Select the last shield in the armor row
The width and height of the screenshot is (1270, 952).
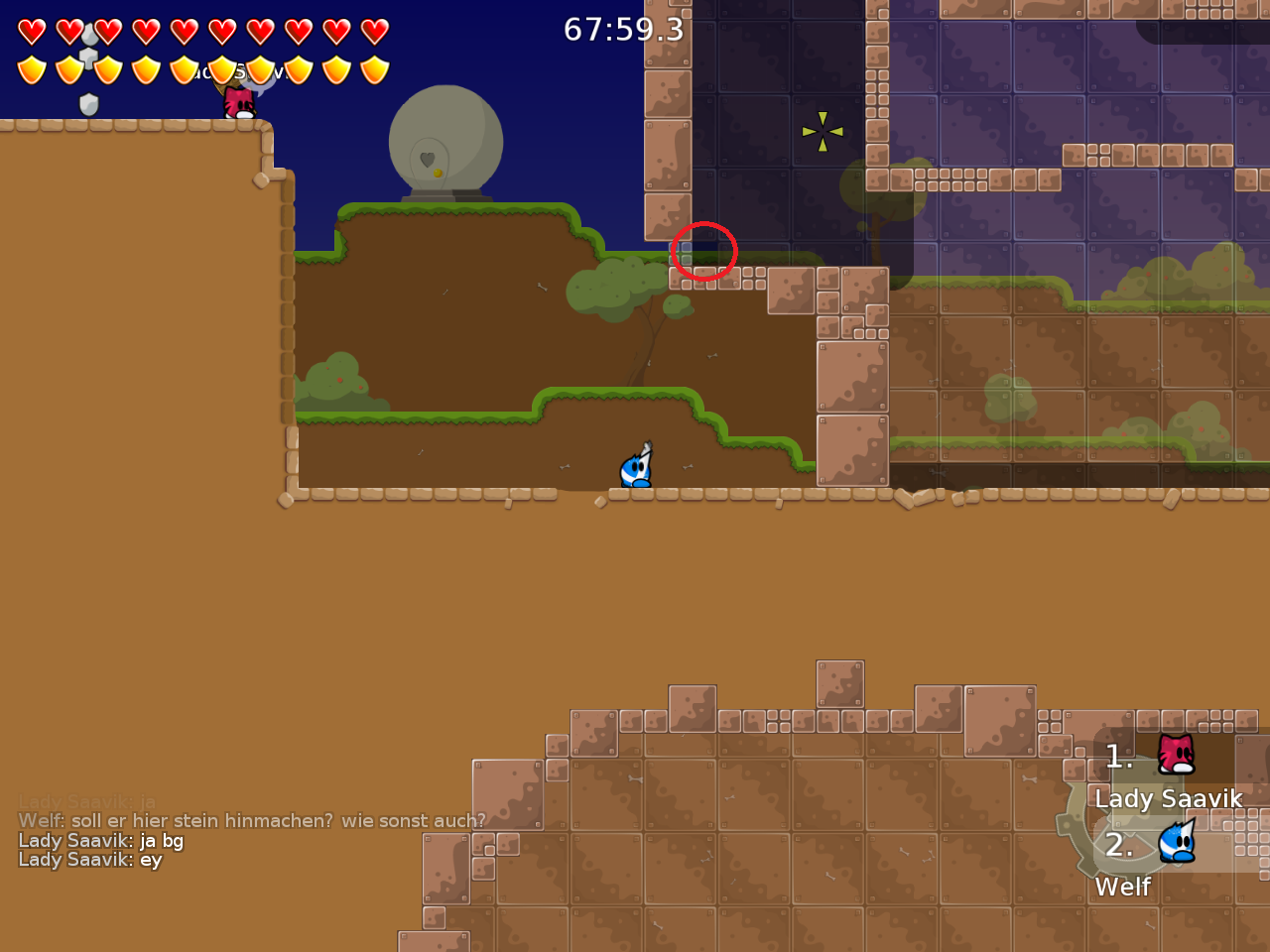pos(374,67)
